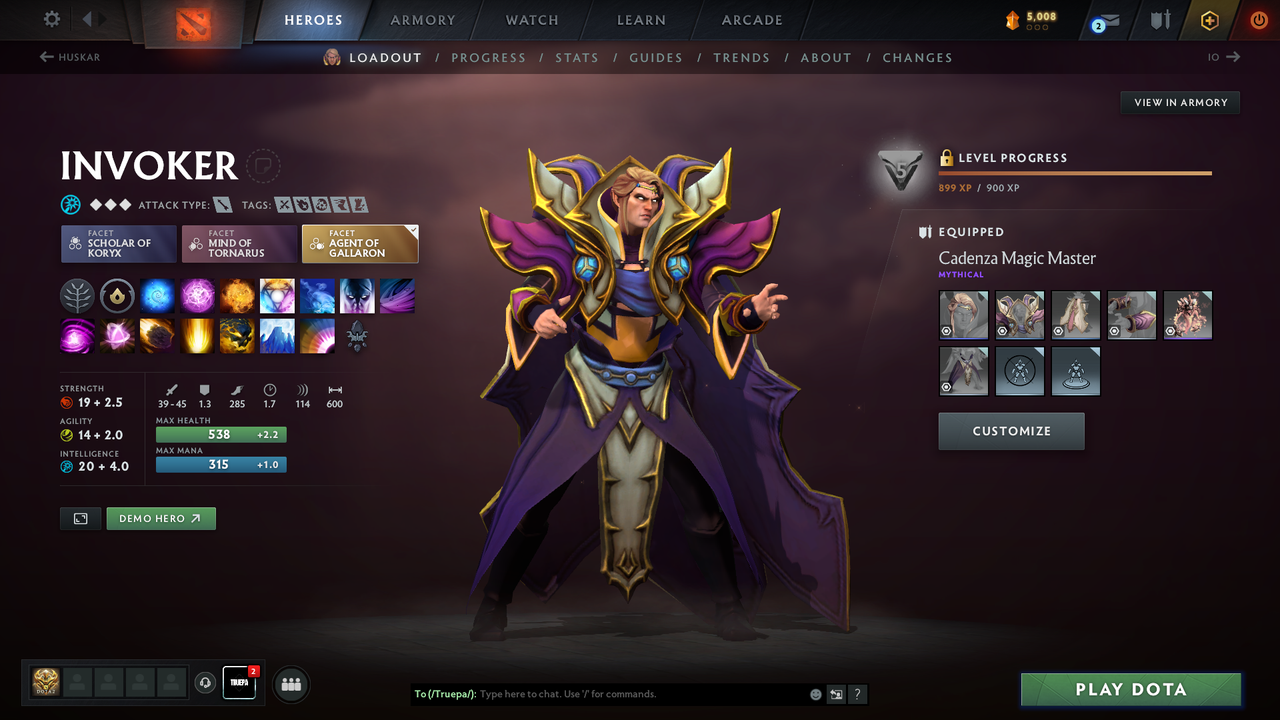The width and height of the screenshot is (1280, 720).
Task: Switch to the ARMORY tab
Action: tap(421, 20)
